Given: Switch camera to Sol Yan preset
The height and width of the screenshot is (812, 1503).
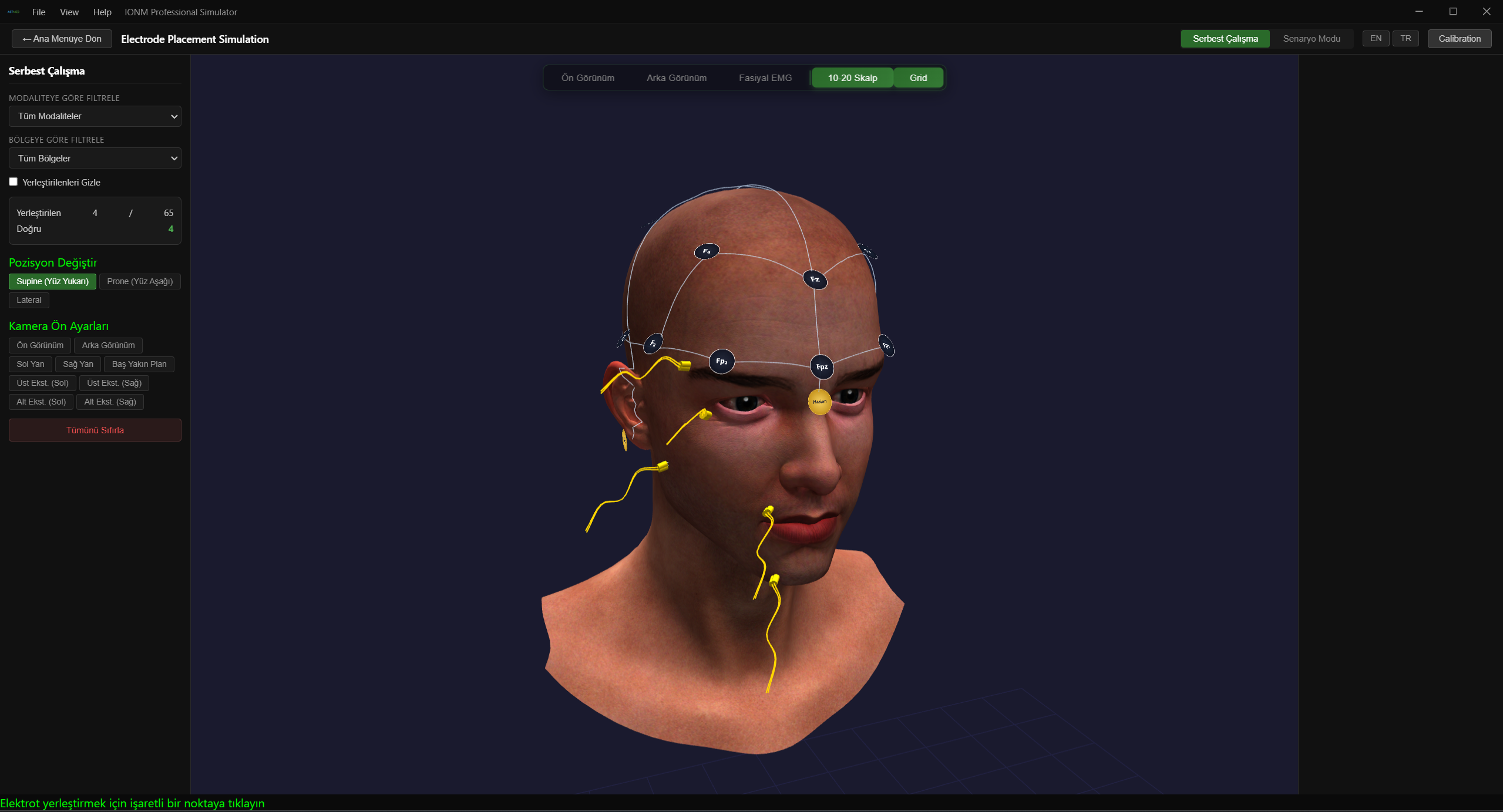Looking at the screenshot, I should coord(31,365).
